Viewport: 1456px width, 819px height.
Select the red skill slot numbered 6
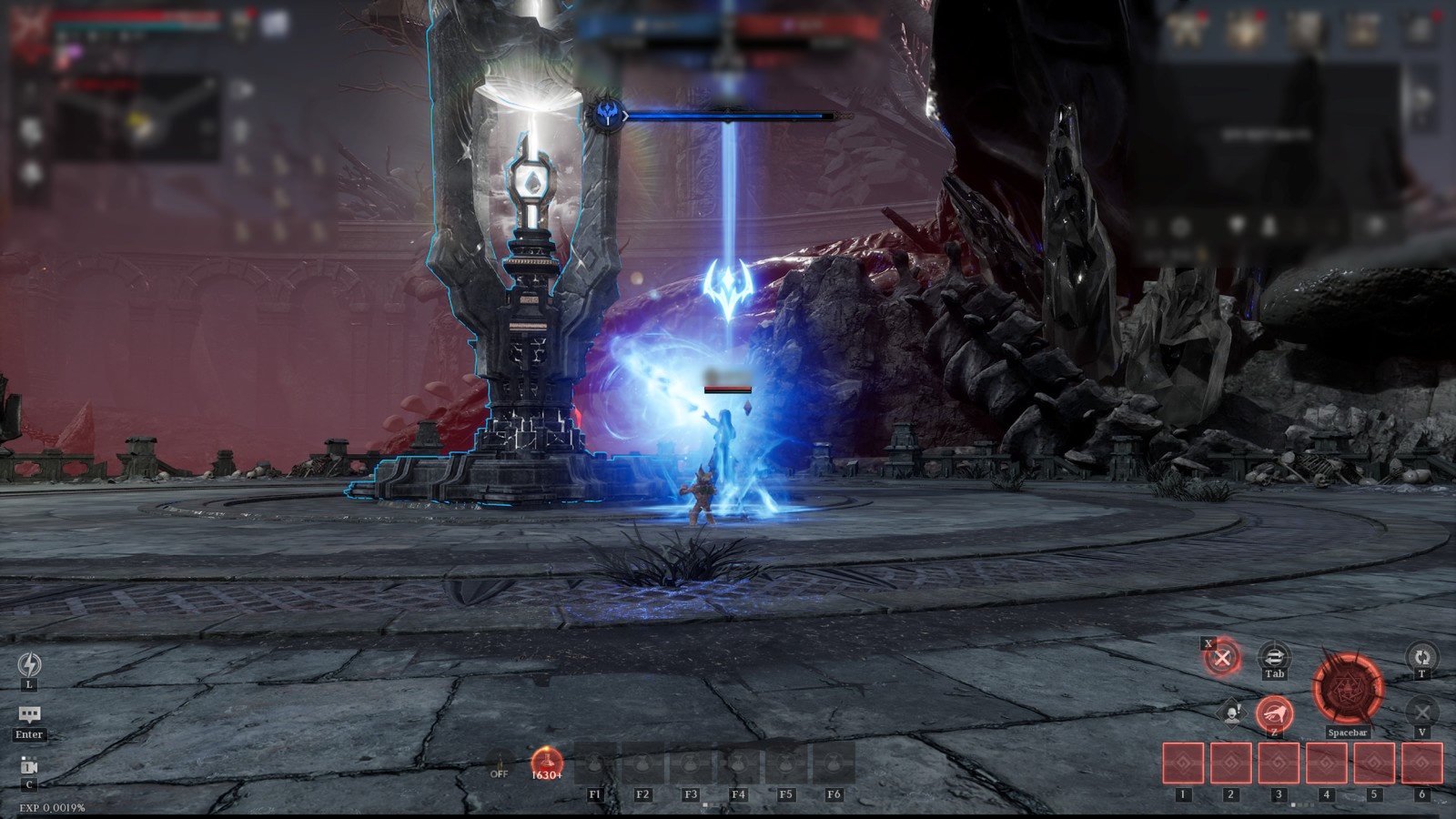tap(1421, 763)
